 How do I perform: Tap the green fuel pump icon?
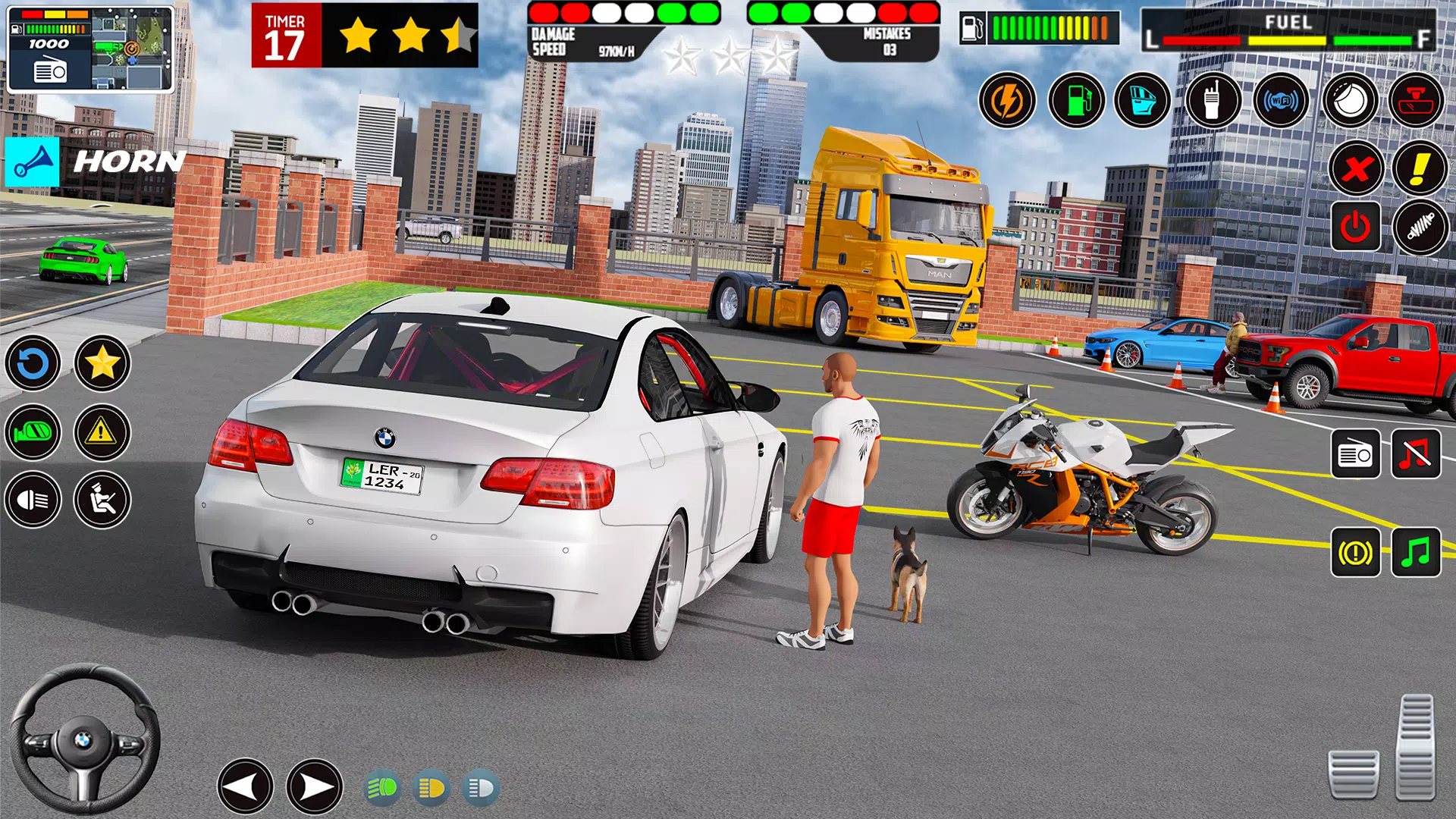1075,100
